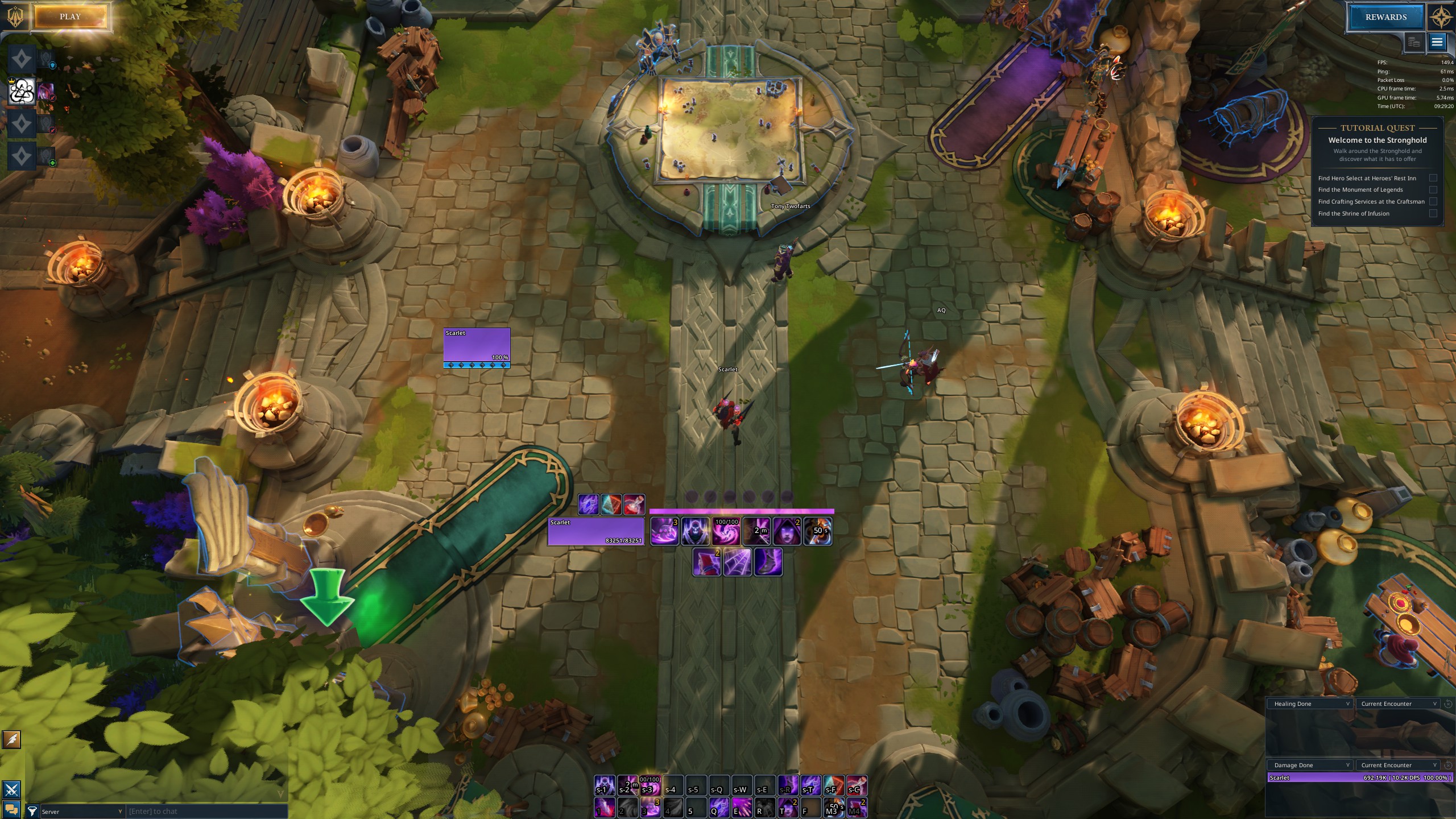Tick the Find the Shrine of Infusion checkbox
Viewport: 1456px width, 819px height.
1433,213
